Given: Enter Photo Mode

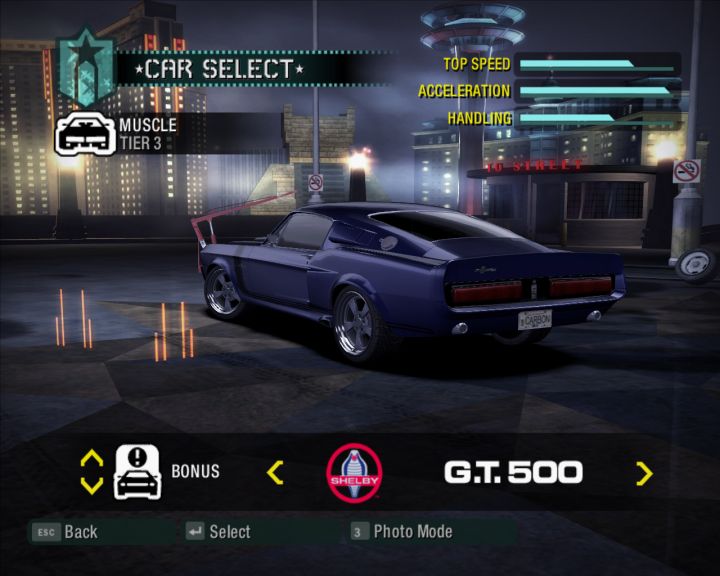Looking at the screenshot, I should pos(402,532).
